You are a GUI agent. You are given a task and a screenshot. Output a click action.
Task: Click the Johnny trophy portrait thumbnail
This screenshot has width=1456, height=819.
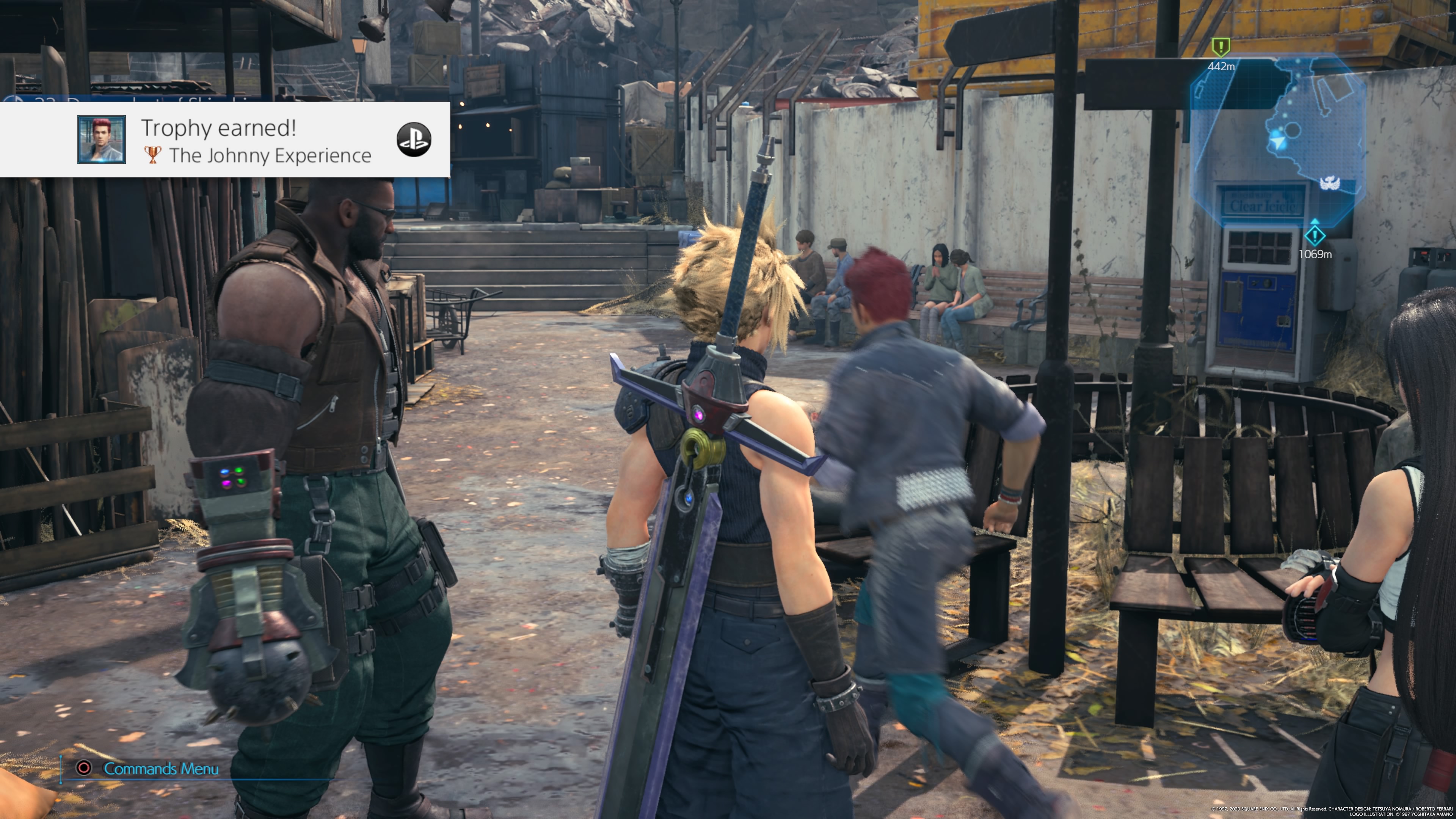(102, 140)
